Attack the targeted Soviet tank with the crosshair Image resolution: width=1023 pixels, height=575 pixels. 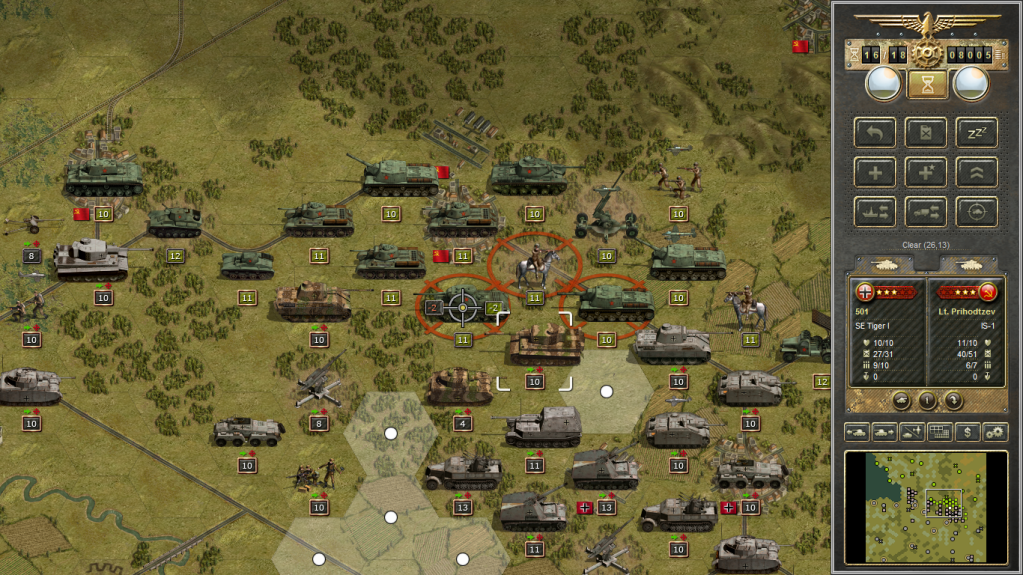(x=462, y=309)
